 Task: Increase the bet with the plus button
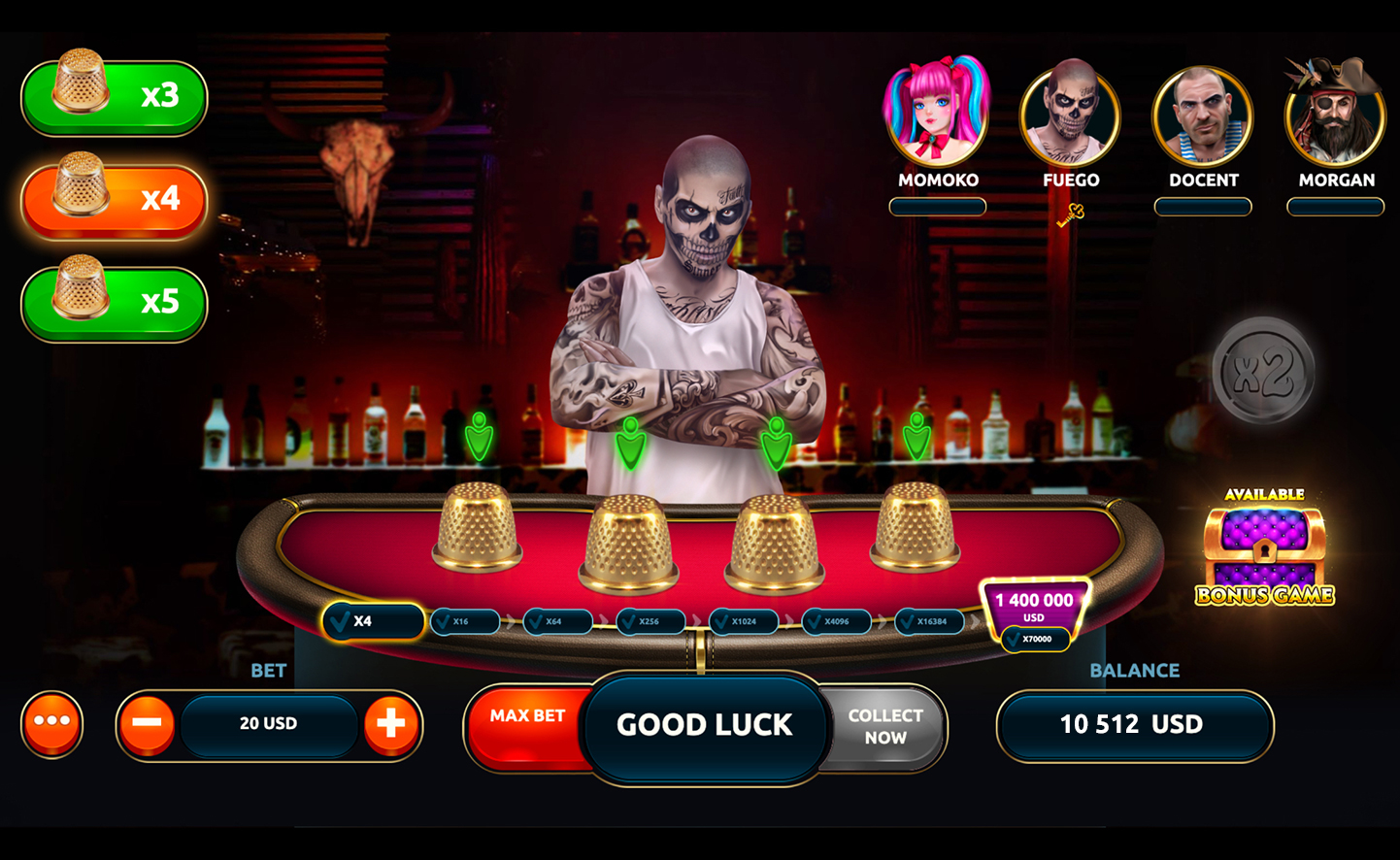coord(390,724)
